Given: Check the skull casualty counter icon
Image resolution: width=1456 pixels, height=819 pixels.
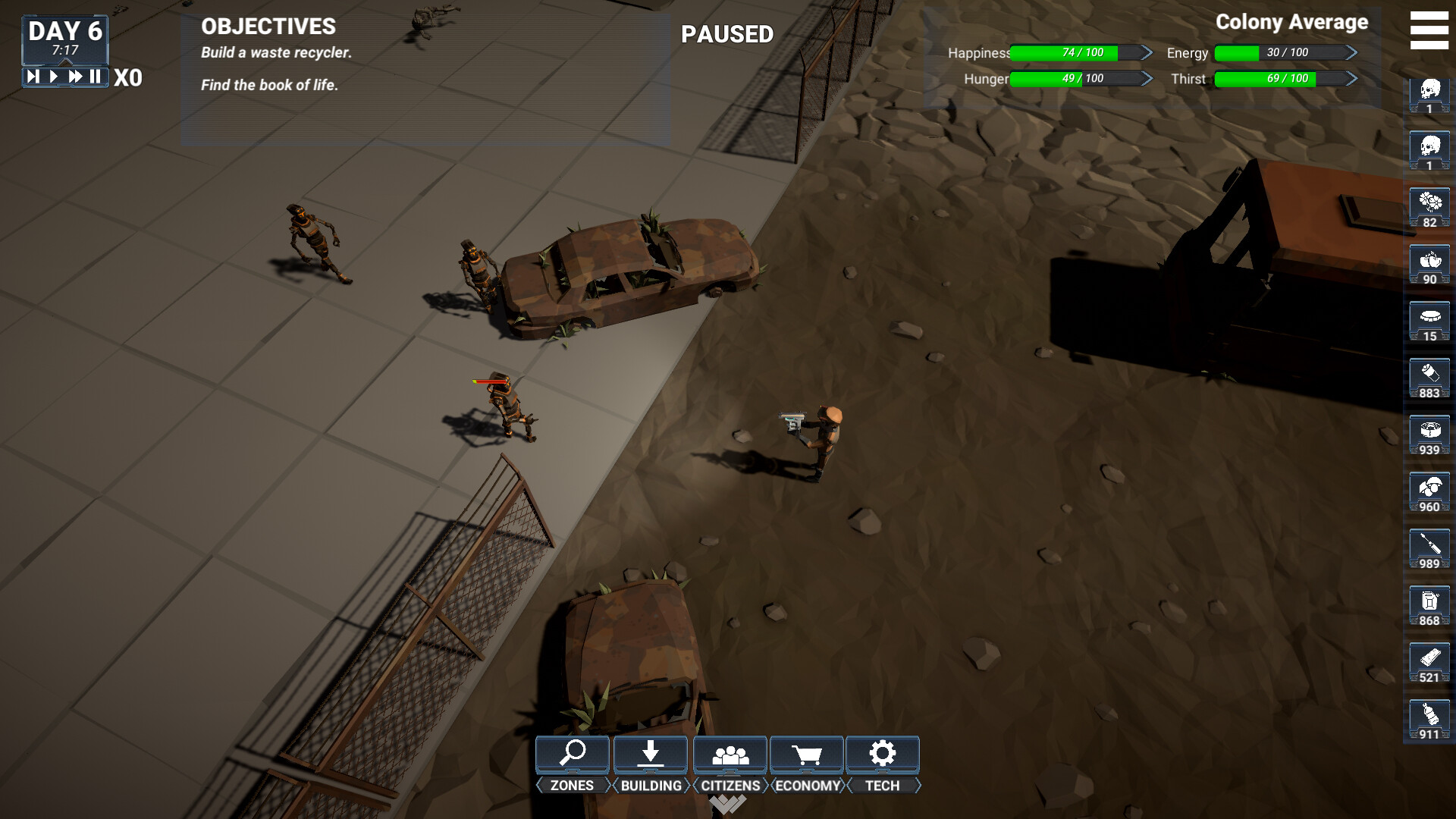Looking at the screenshot, I should pos(1429,93).
